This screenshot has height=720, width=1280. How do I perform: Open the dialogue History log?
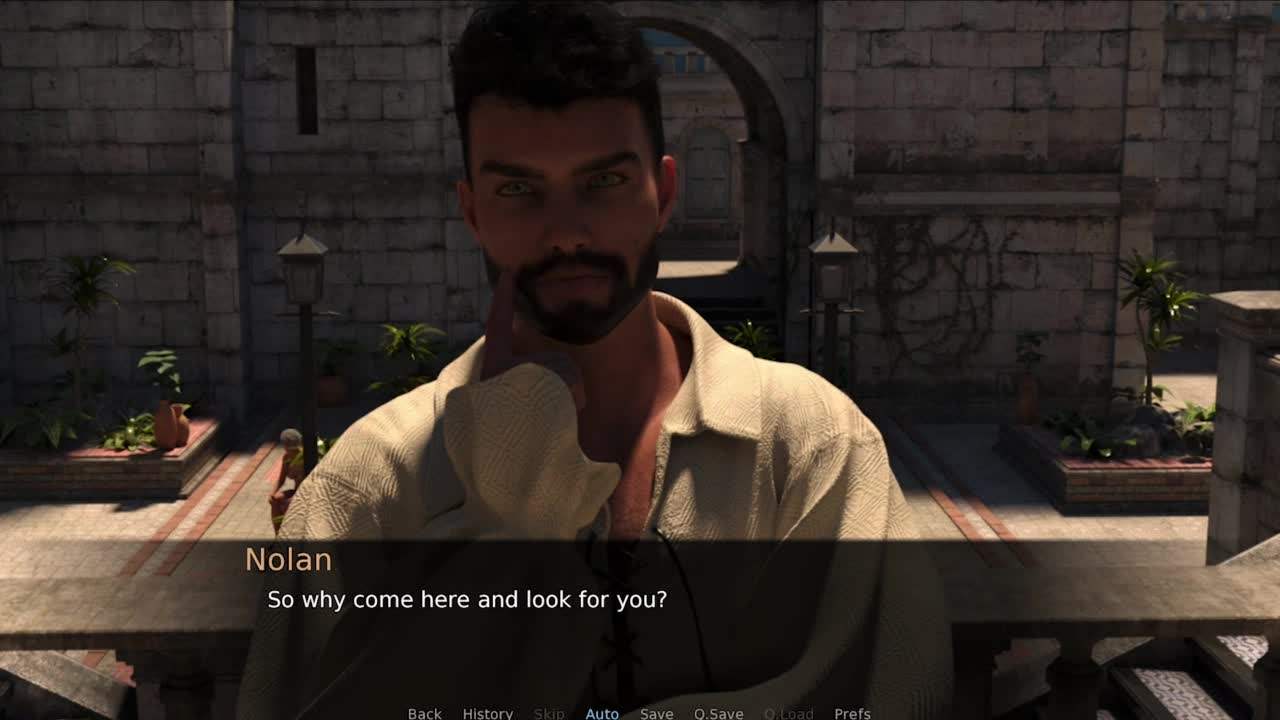[487, 713]
